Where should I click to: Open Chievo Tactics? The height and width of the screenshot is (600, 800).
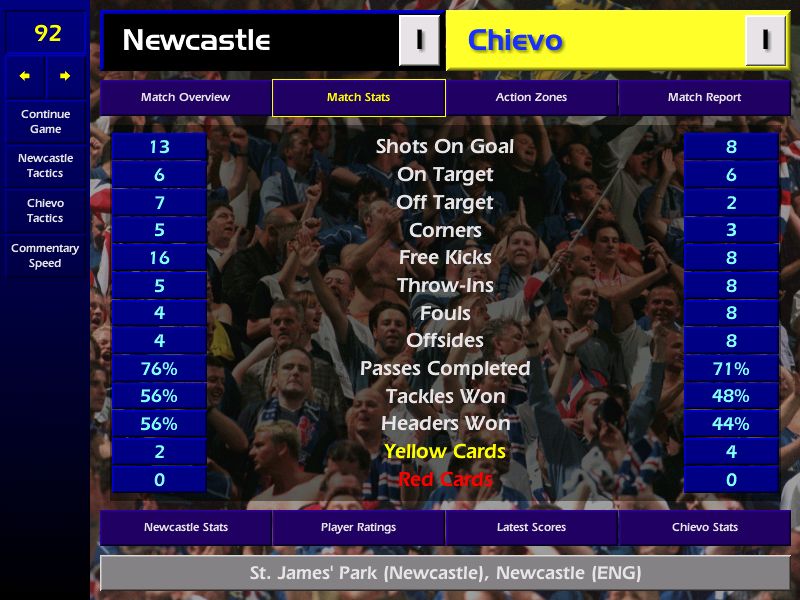coord(45,211)
